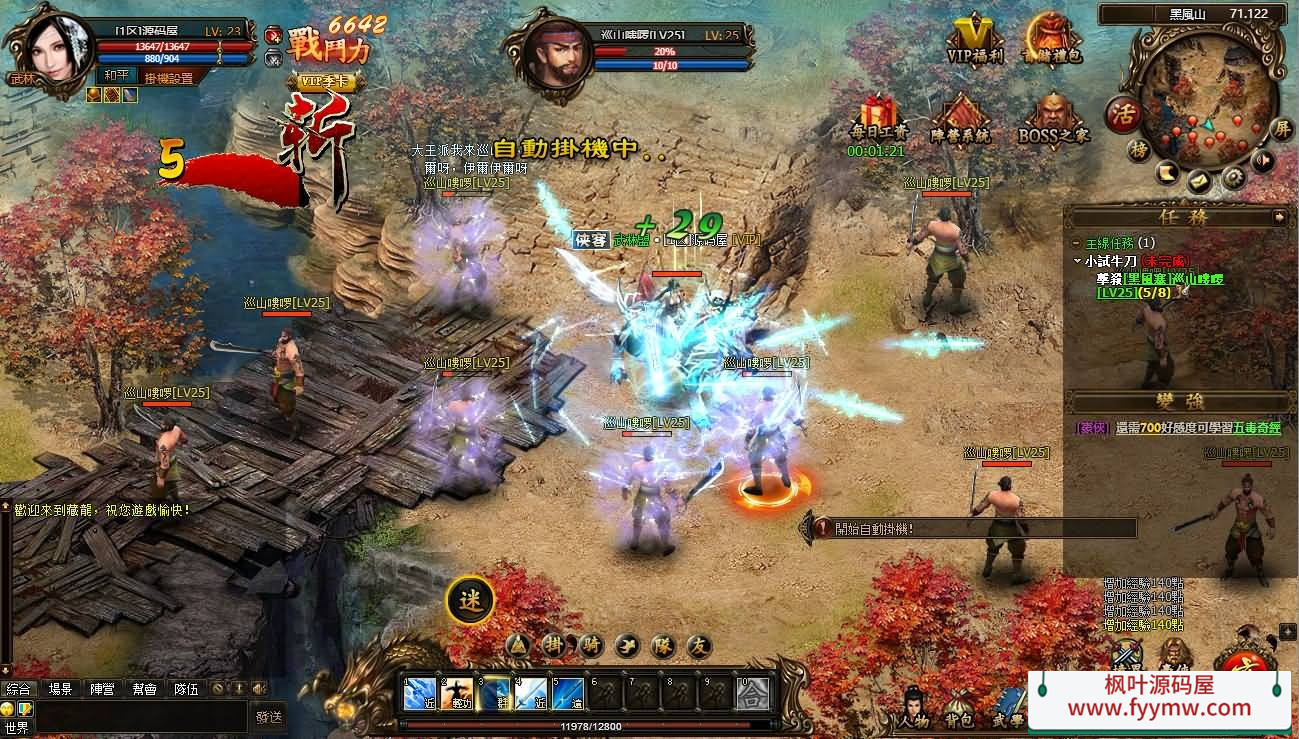Click the round 迷 button
Viewport: 1299px width, 739px height.
(x=470, y=599)
